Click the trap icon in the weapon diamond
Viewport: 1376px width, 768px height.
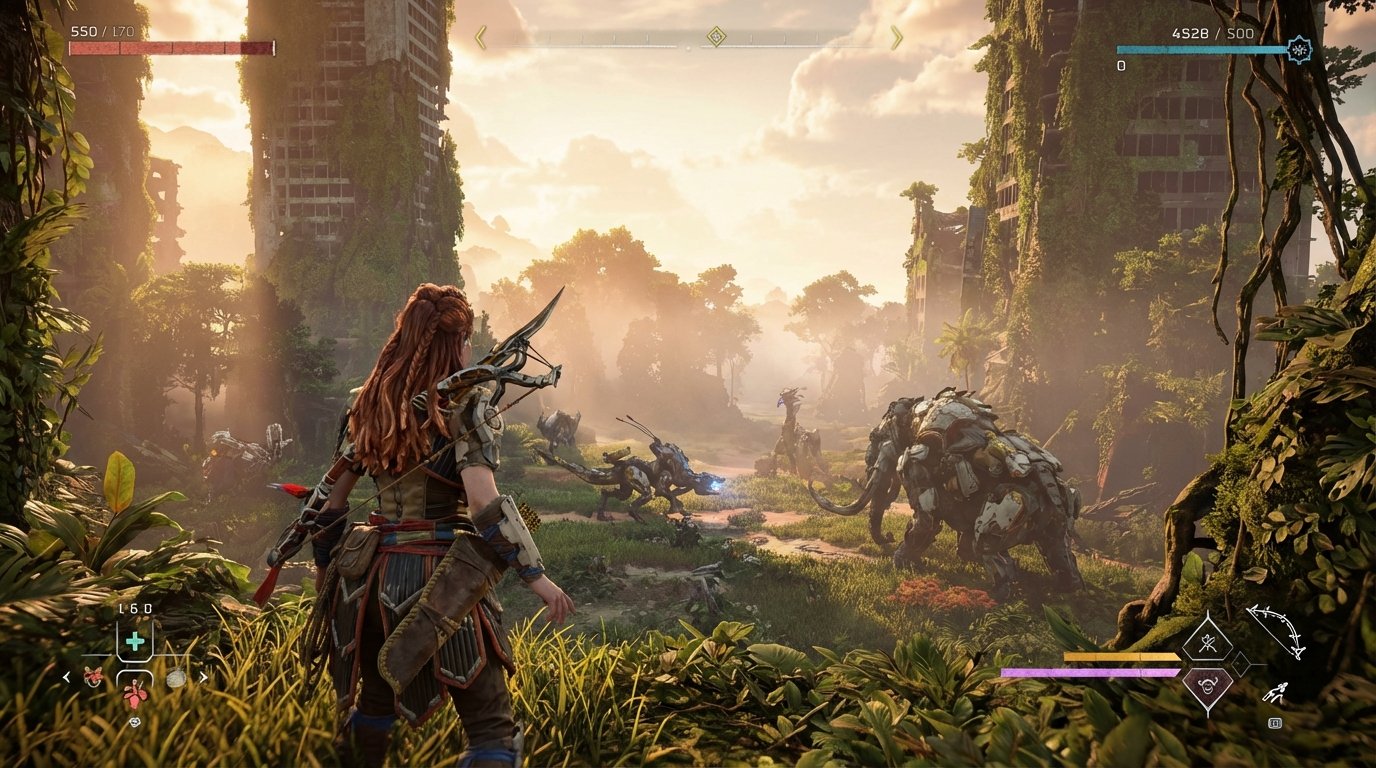click(1209, 642)
